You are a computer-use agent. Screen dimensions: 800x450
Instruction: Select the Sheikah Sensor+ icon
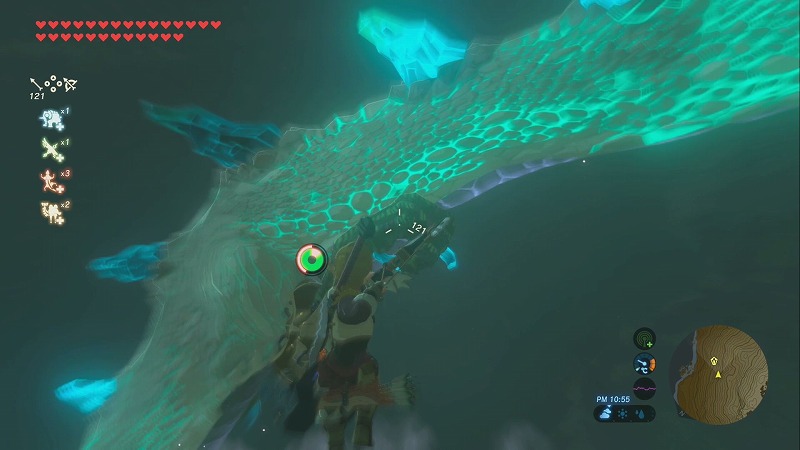tap(645, 339)
